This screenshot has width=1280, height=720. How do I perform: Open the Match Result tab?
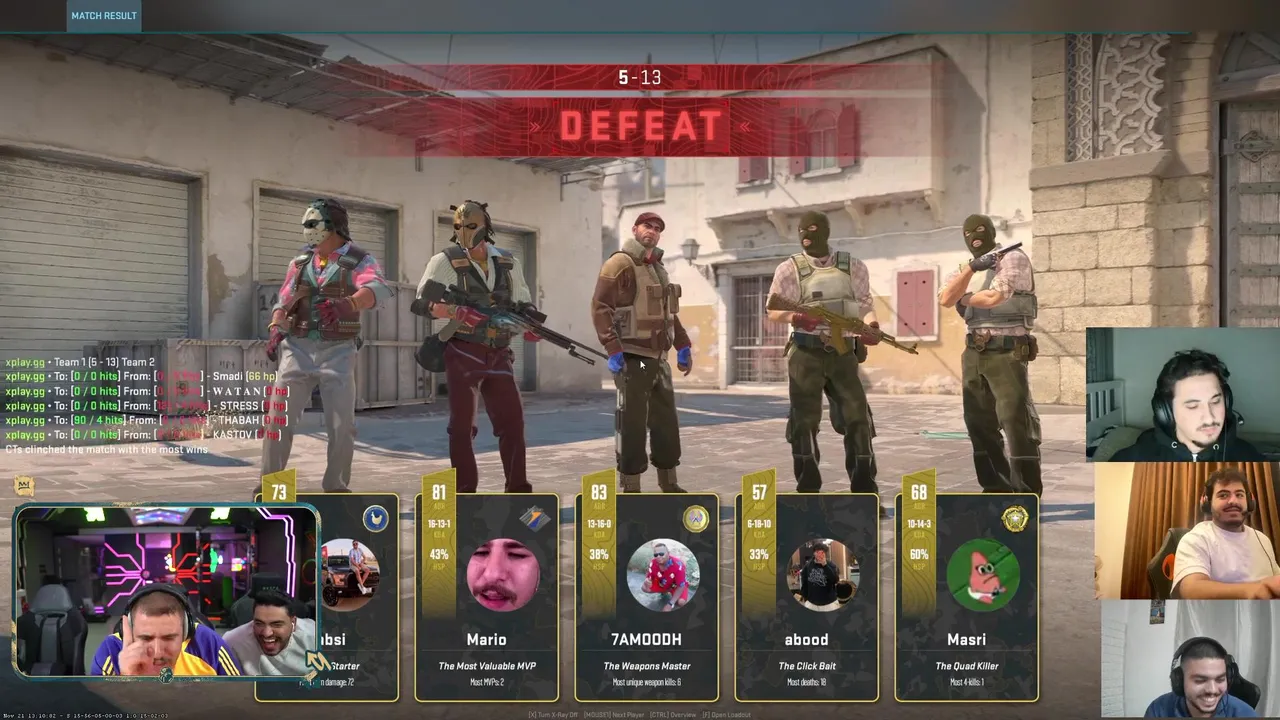coord(104,16)
